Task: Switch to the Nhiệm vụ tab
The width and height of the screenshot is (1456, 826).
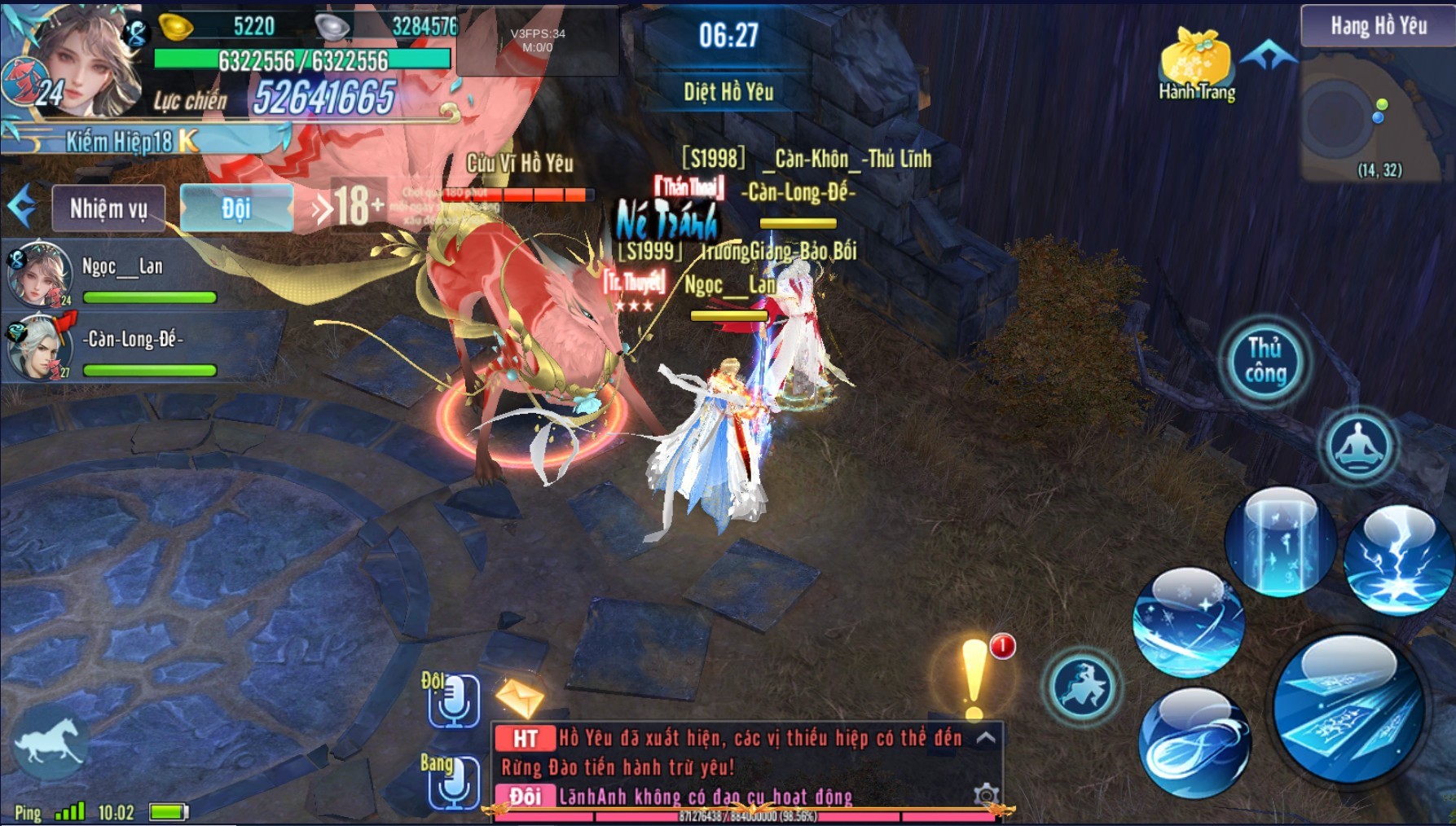Action: pyautogui.click(x=108, y=209)
